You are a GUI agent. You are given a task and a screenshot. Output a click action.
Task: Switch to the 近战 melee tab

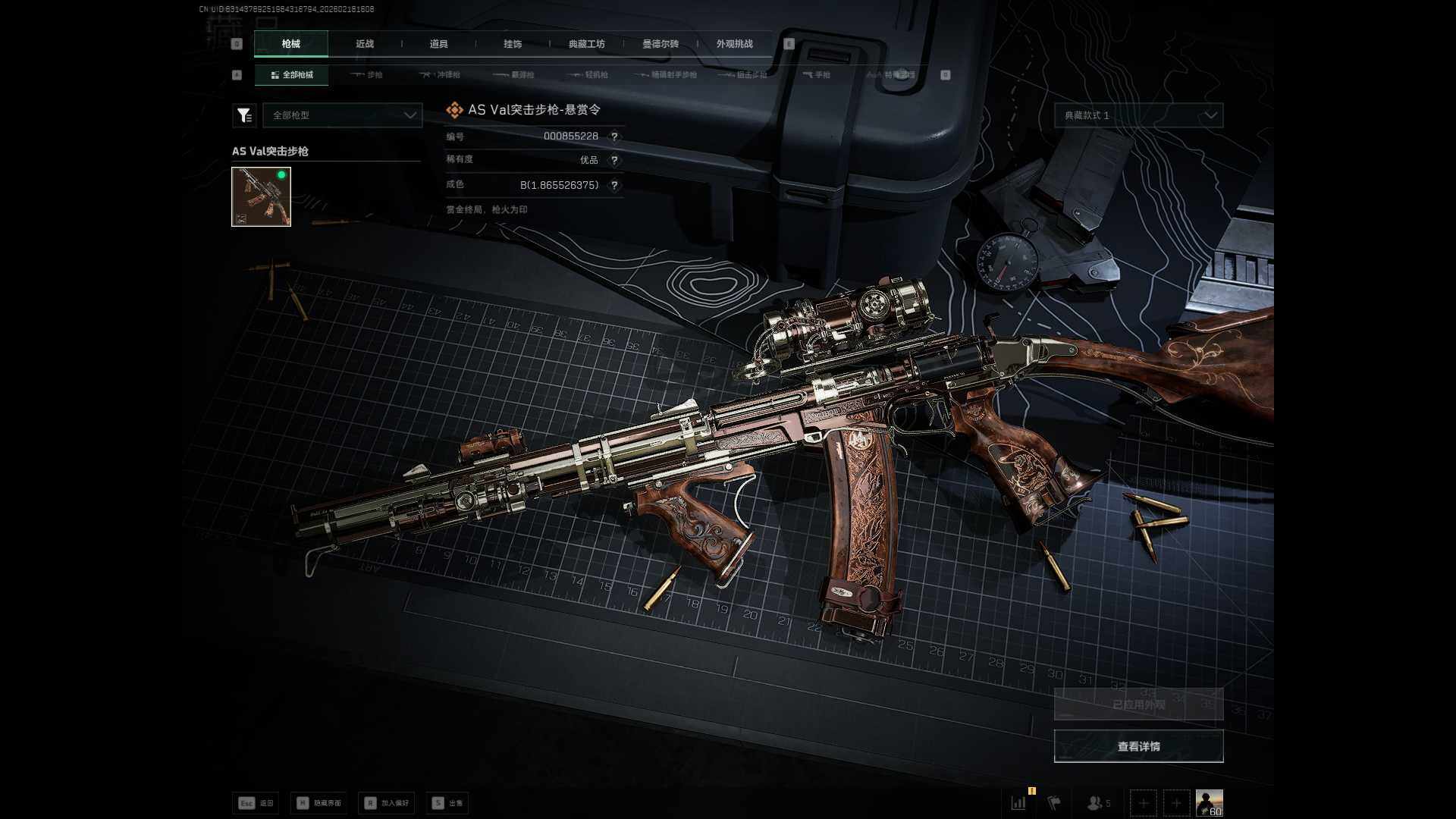point(365,44)
